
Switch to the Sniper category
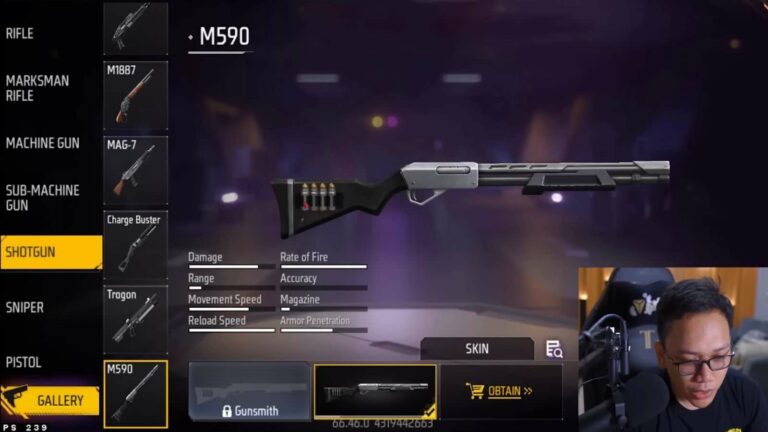point(24,308)
